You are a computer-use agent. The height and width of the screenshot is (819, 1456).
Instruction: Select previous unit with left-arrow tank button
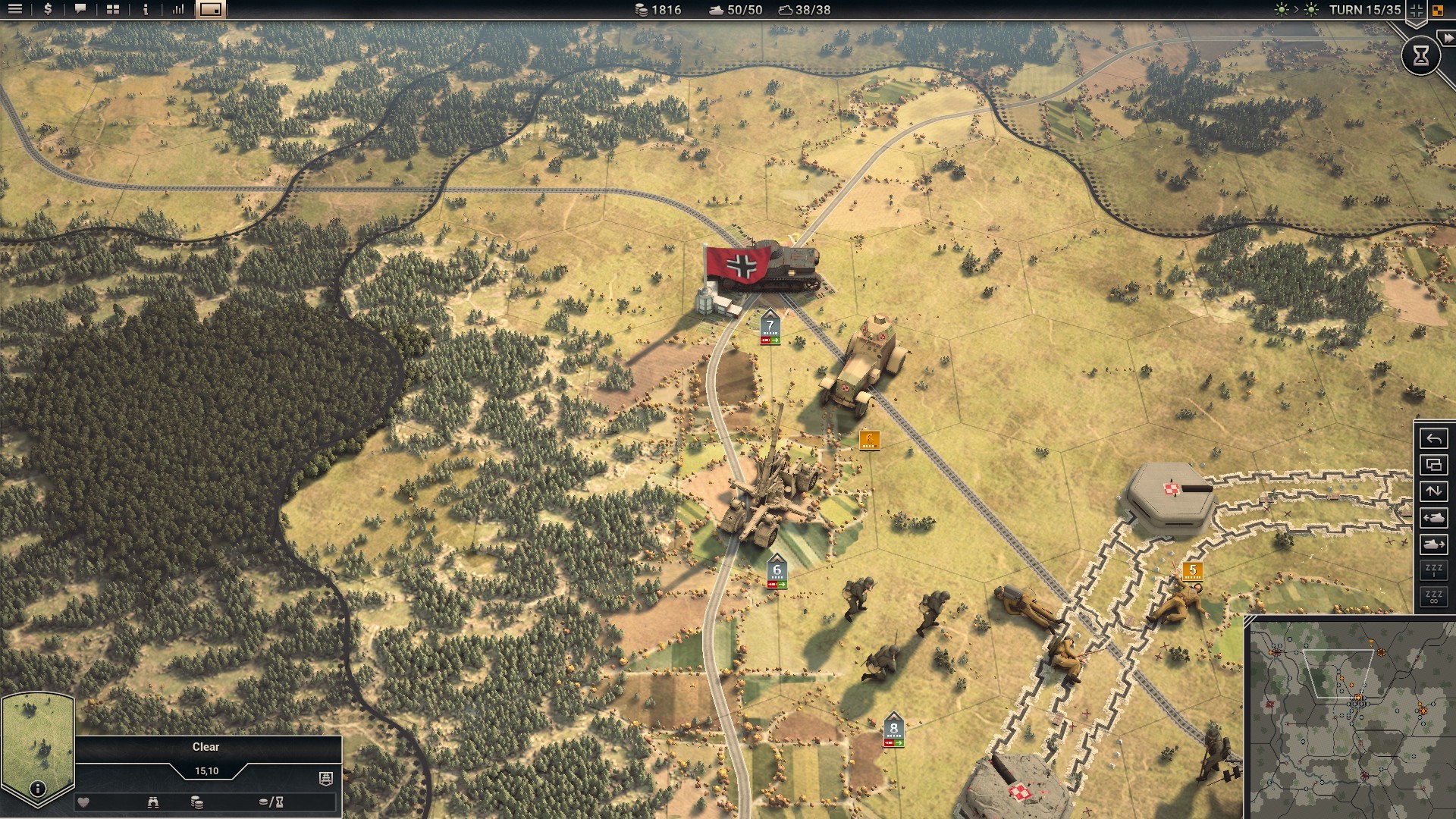pyautogui.click(x=1433, y=518)
